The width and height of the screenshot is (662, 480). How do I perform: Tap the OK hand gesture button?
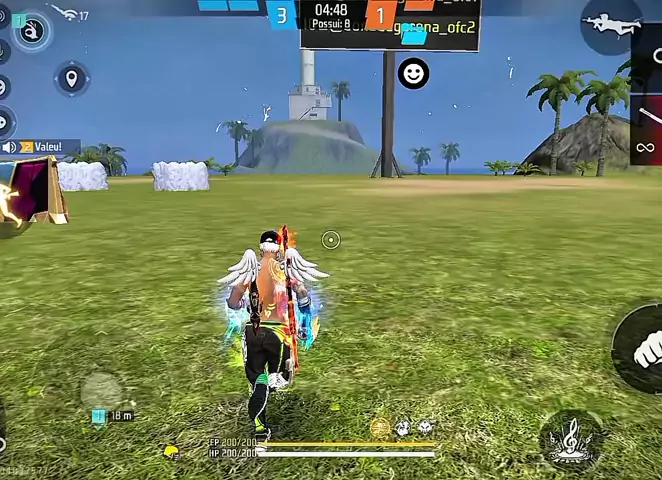tap(33, 32)
